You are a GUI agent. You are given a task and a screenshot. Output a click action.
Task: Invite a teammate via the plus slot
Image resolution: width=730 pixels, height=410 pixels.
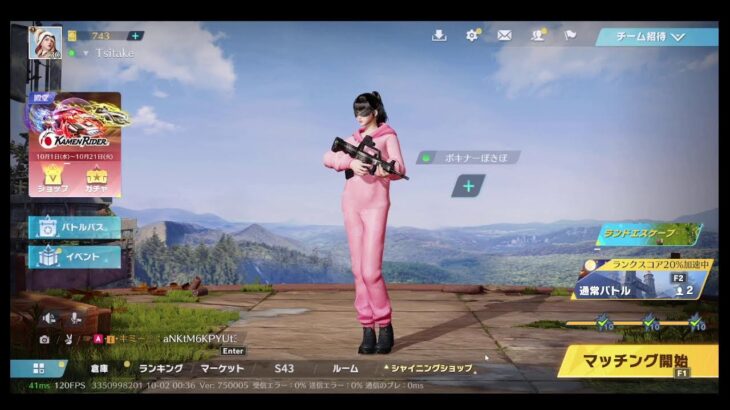coord(468,185)
